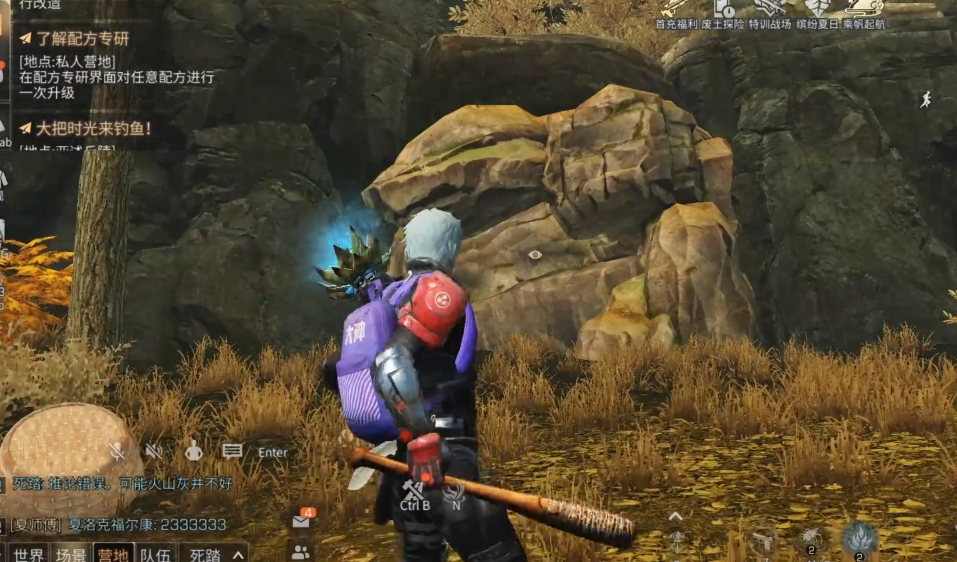
Task: Open the friends list people icon
Action: (x=300, y=551)
